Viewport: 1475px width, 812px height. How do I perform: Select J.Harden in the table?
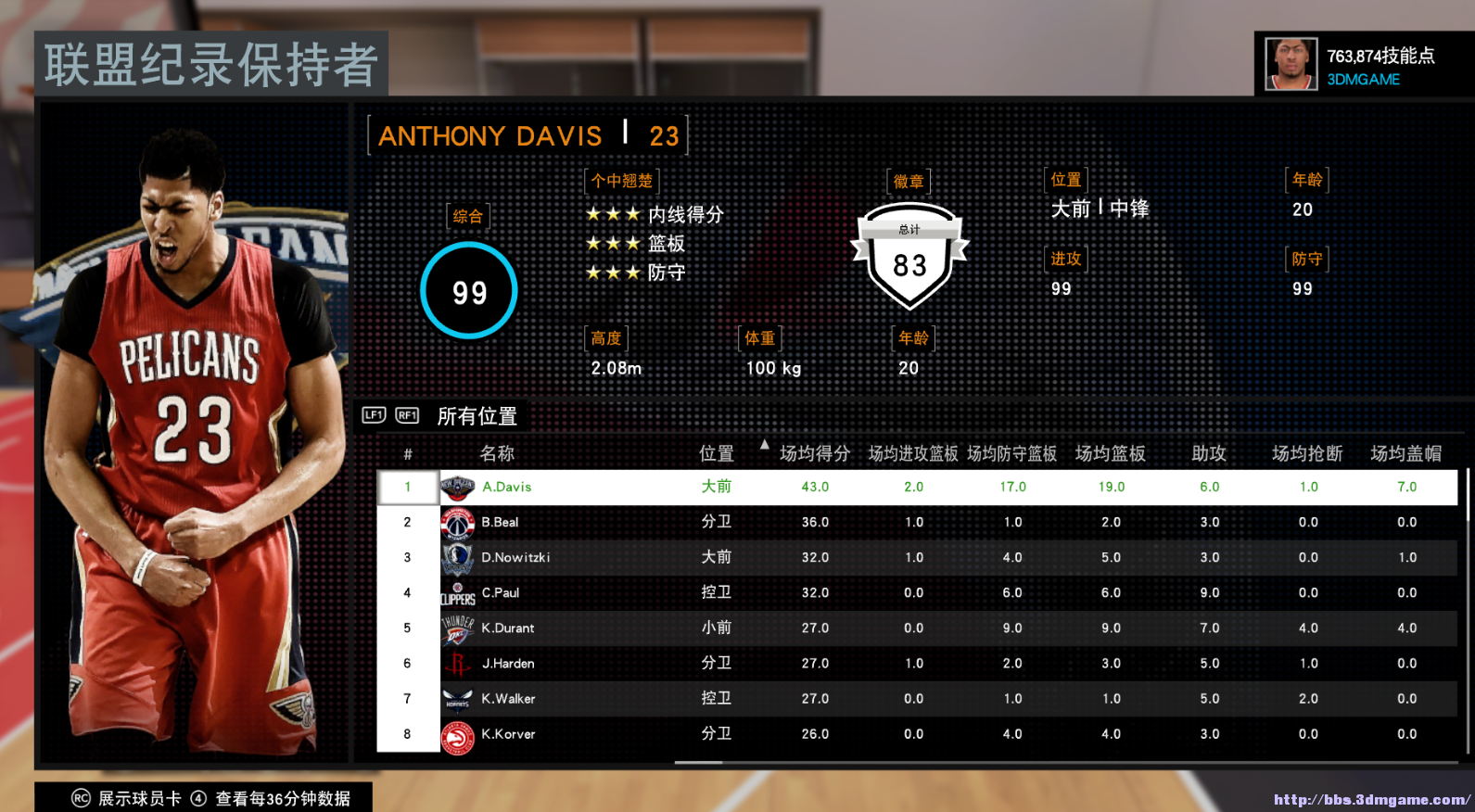pos(507,663)
